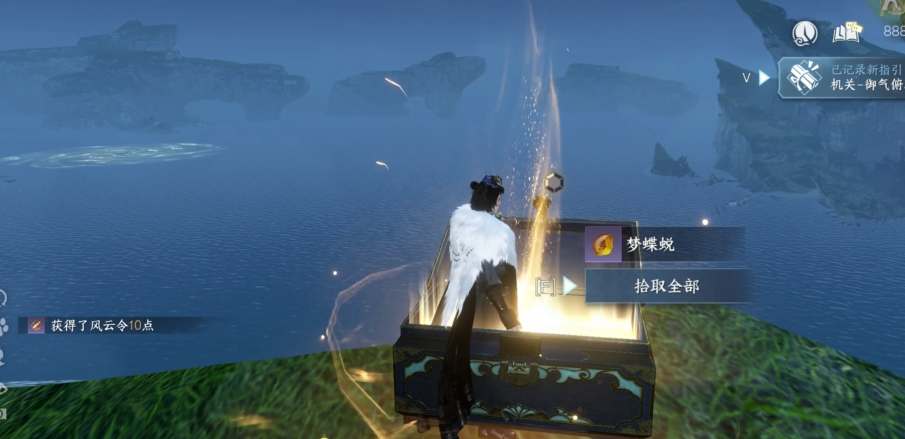Expand the triangle arrow beside the guide
This screenshot has width=905, height=439.
[764, 77]
